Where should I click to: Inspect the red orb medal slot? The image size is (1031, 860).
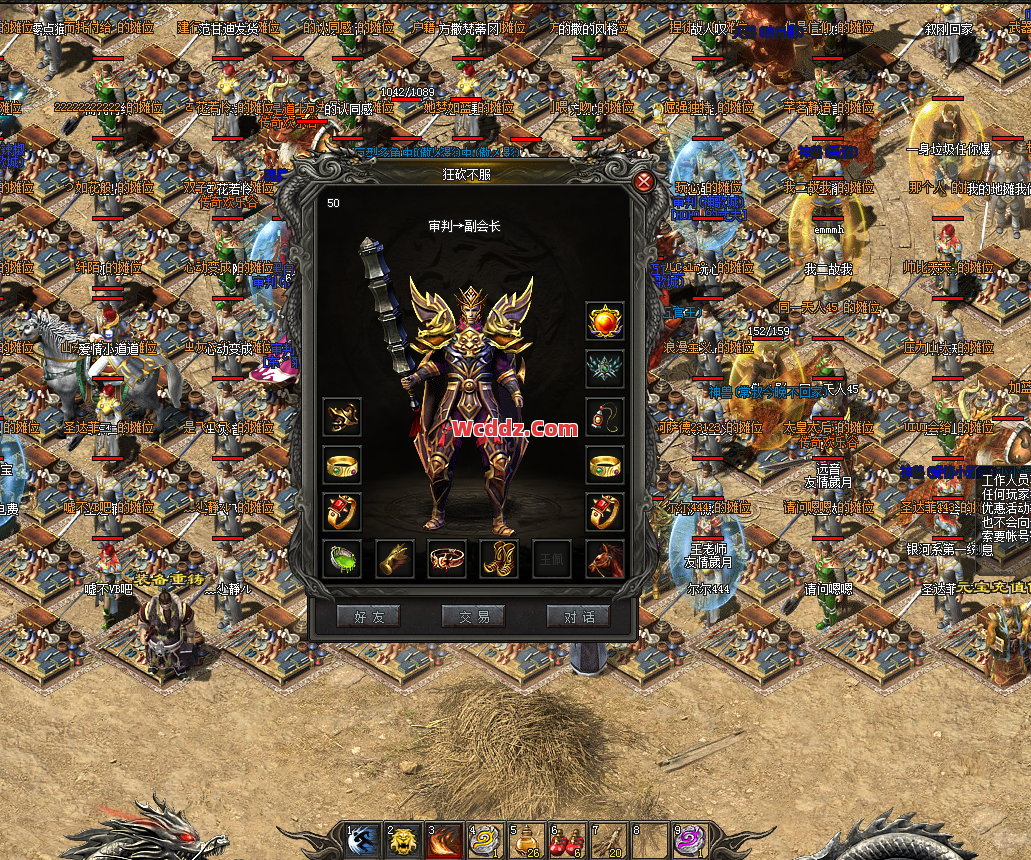coord(605,321)
